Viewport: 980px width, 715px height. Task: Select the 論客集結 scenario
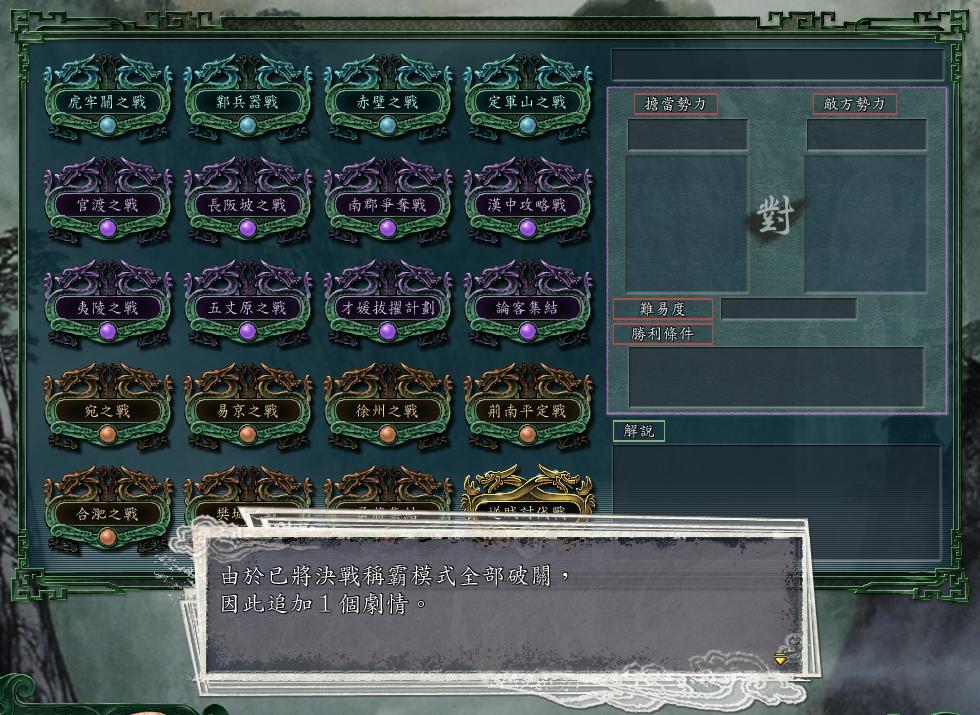(x=528, y=308)
